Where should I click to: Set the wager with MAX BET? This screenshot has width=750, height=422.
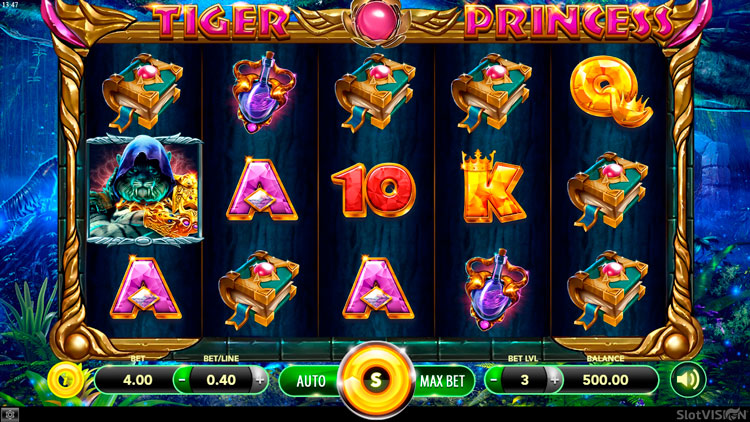[x=443, y=380]
